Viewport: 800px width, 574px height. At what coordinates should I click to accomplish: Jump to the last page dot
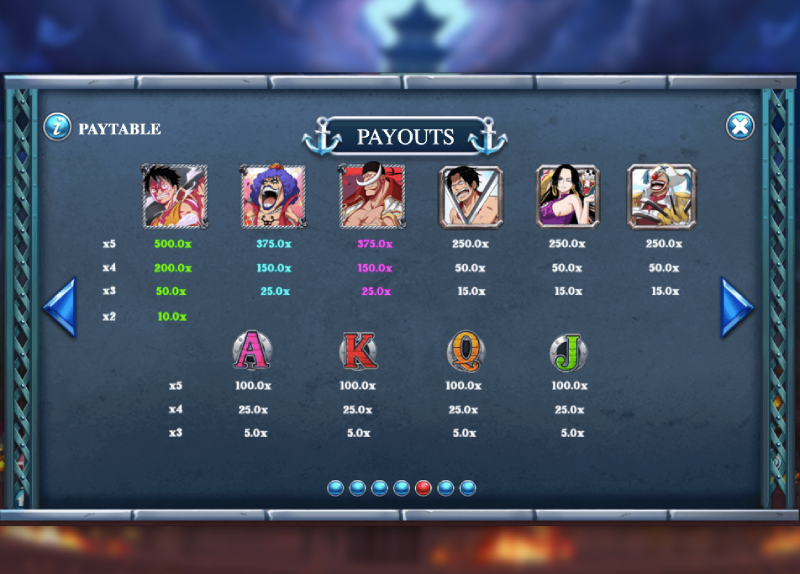pos(468,488)
